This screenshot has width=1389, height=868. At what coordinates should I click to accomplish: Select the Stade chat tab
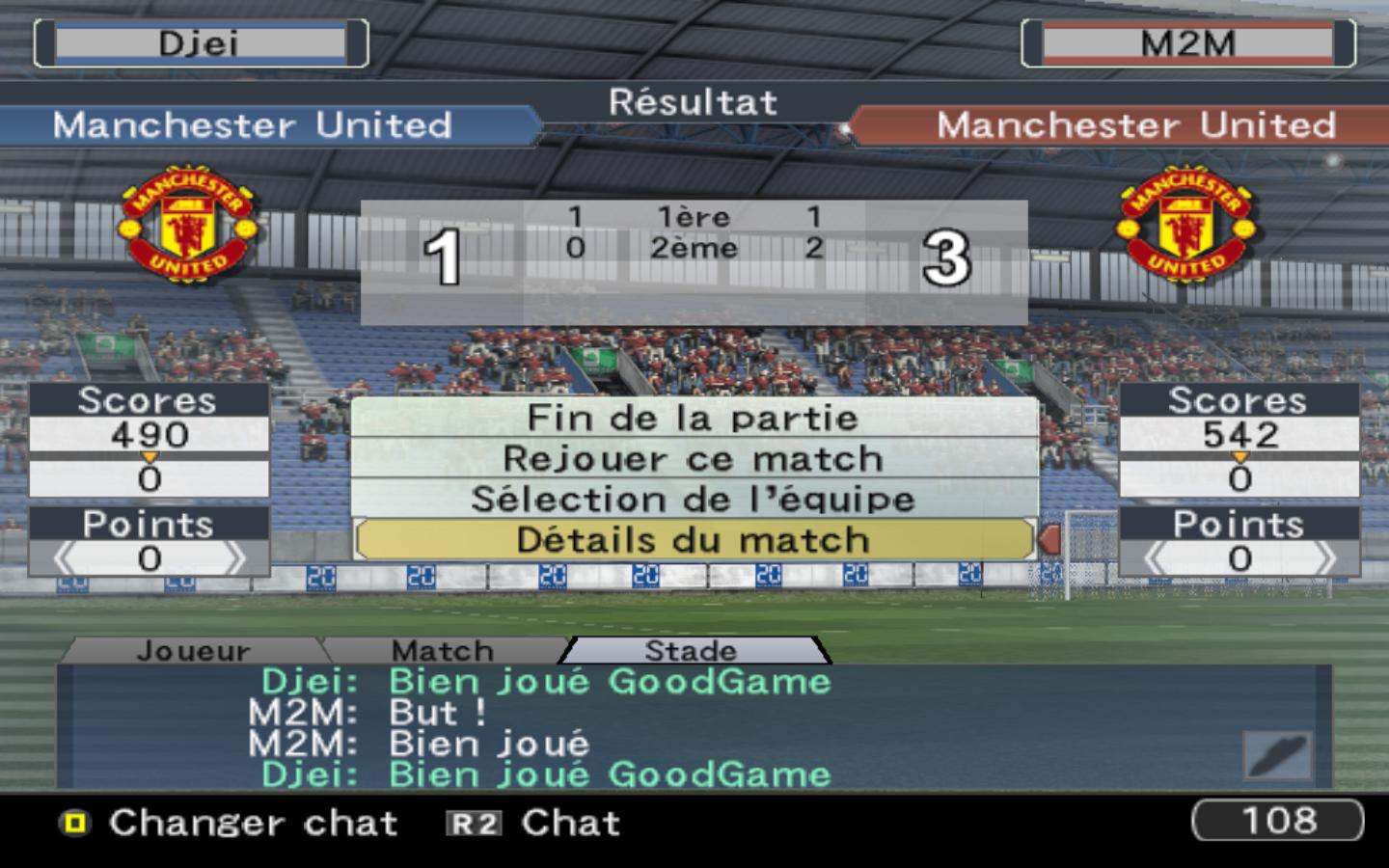click(x=691, y=651)
